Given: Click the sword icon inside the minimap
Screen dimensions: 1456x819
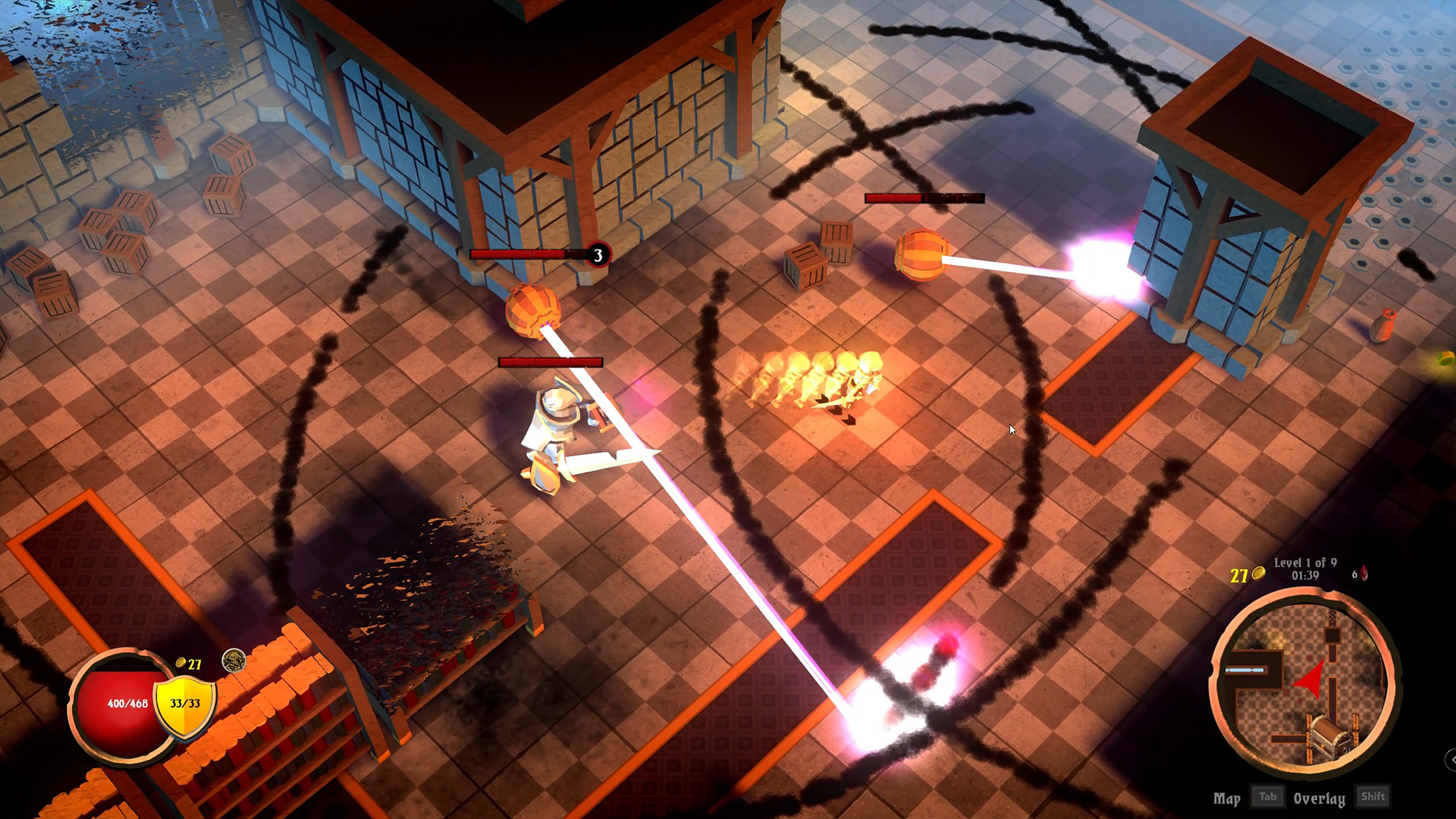Looking at the screenshot, I should pyautogui.click(x=1246, y=670).
